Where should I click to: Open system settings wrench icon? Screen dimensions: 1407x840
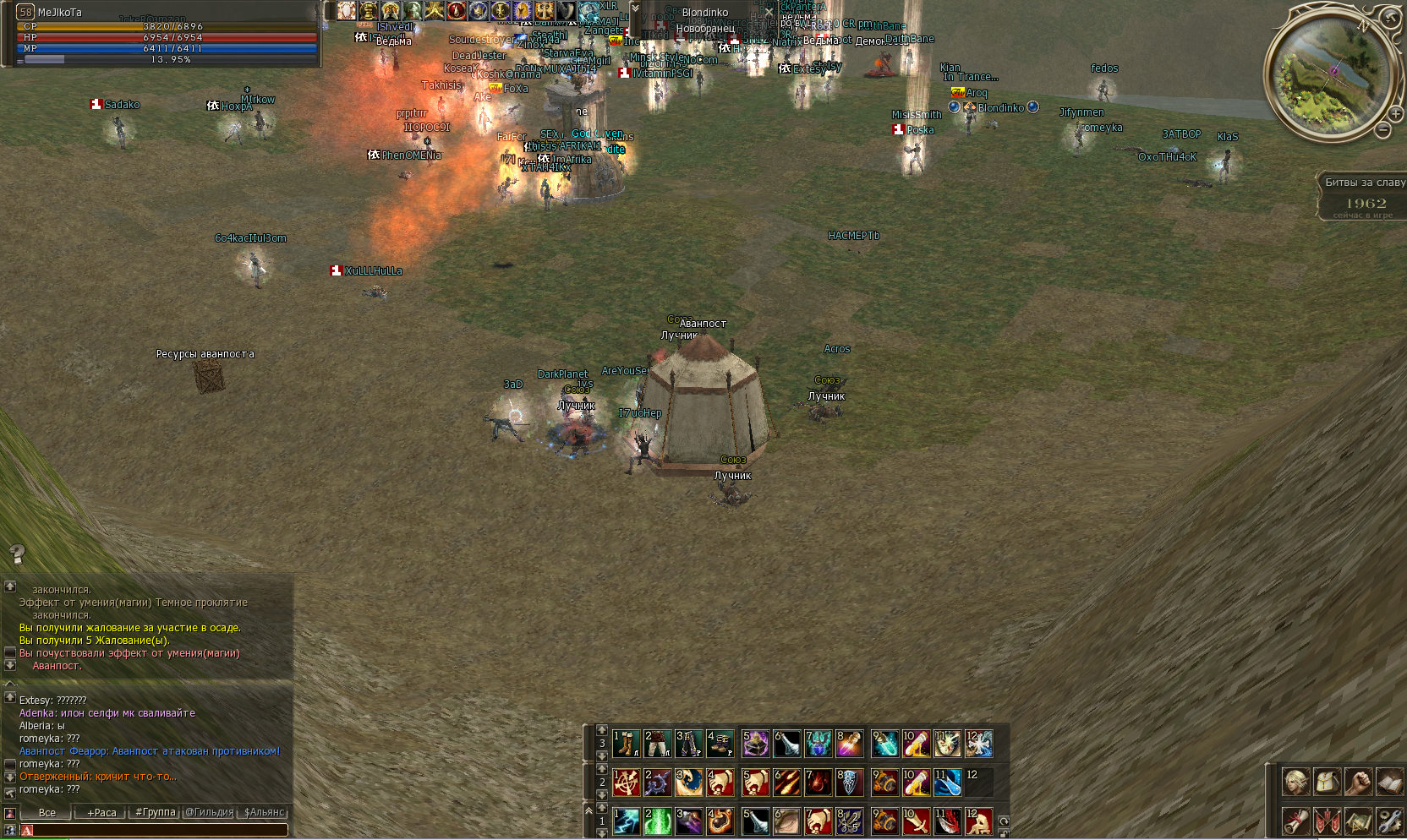1389,820
